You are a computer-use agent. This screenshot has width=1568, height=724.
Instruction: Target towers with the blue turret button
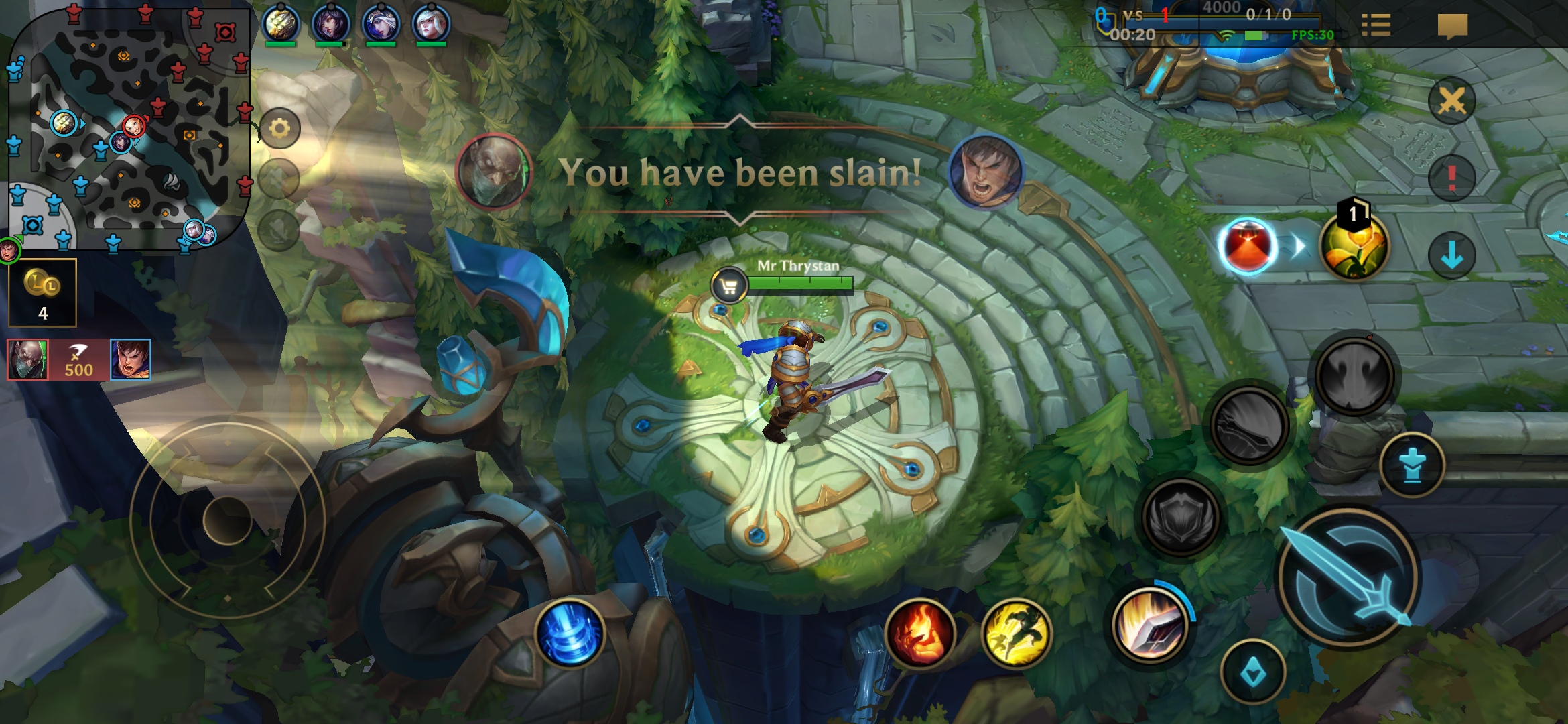click(x=1412, y=465)
